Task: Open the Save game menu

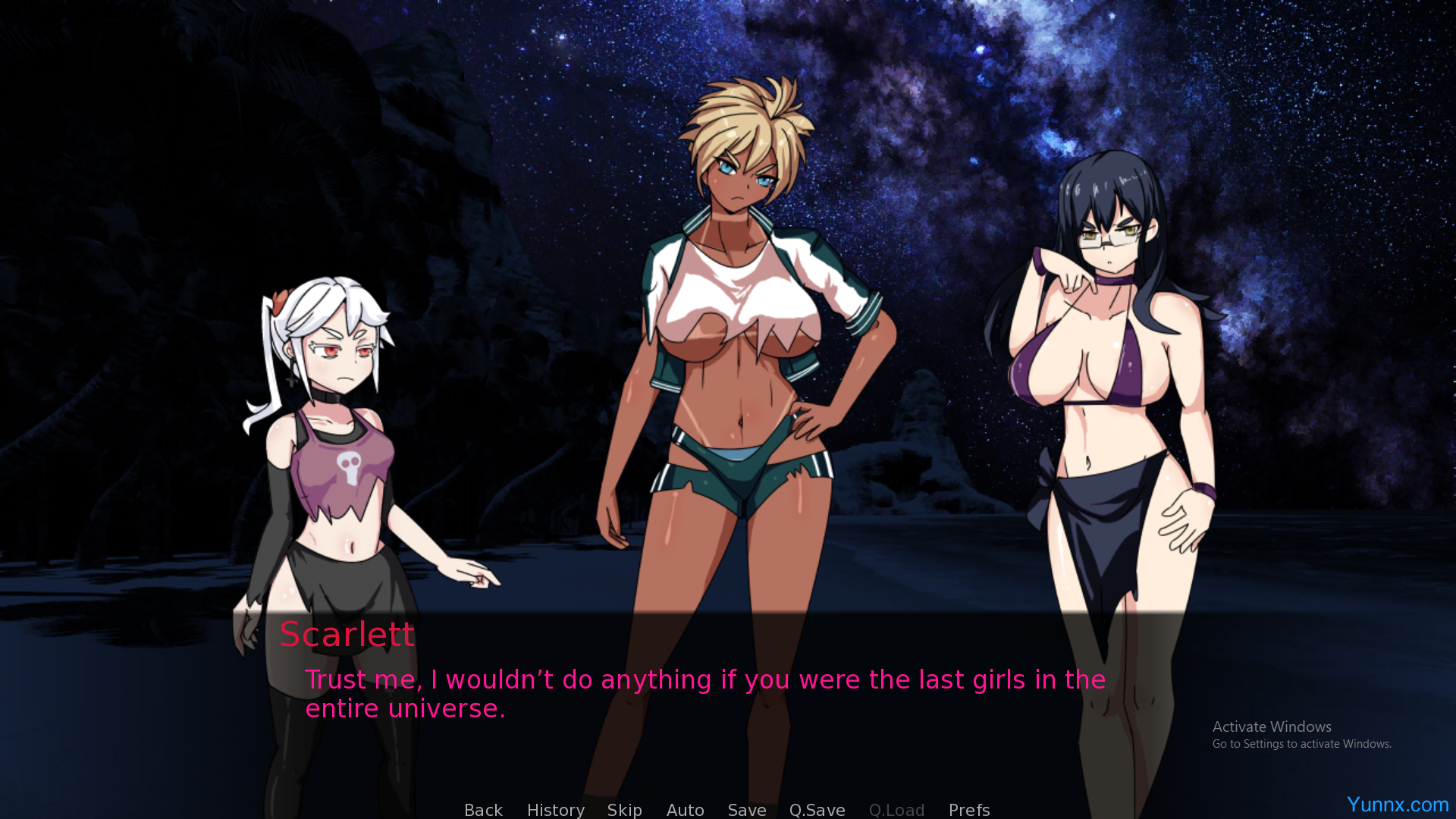Action: pyautogui.click(x=746, y=809)
